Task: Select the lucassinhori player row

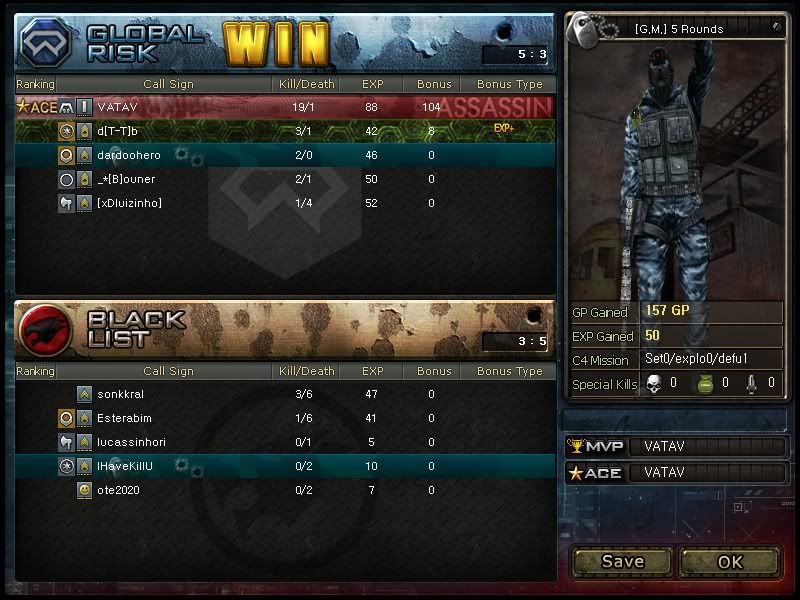Action: pos(285,442)
